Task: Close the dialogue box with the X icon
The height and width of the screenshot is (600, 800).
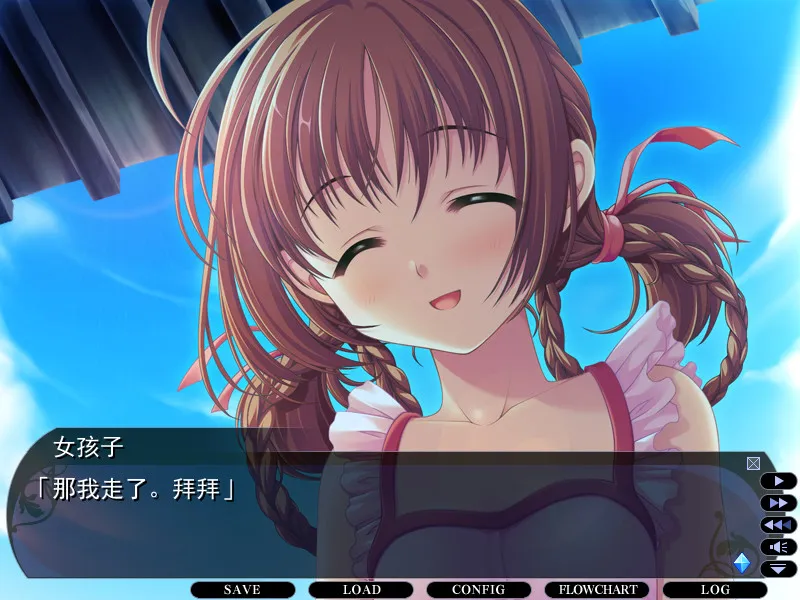Action: pyautogui.click(x=753, y=463)
